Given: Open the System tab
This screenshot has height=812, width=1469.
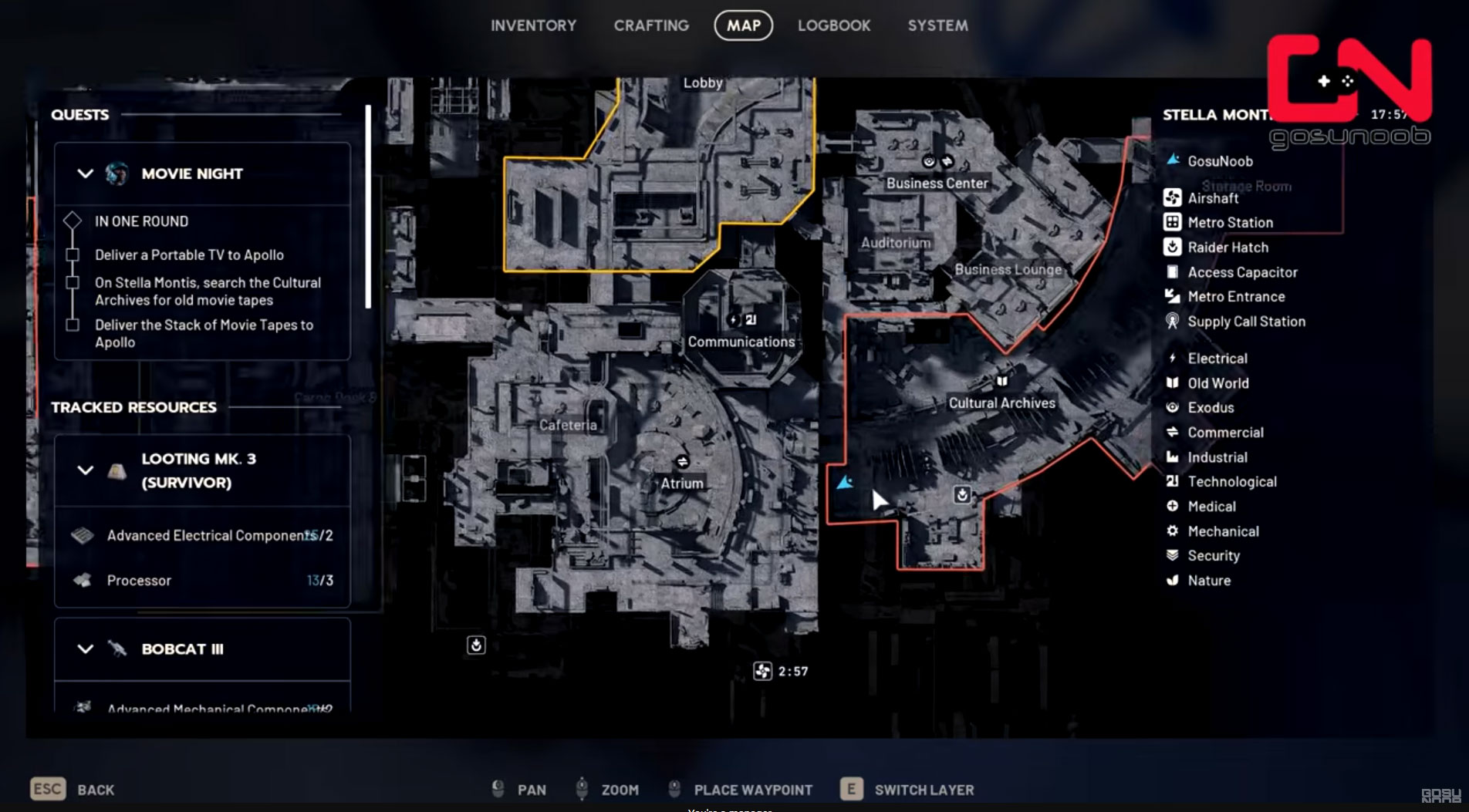Looking at the screenshot, I should tap(937, 25).
